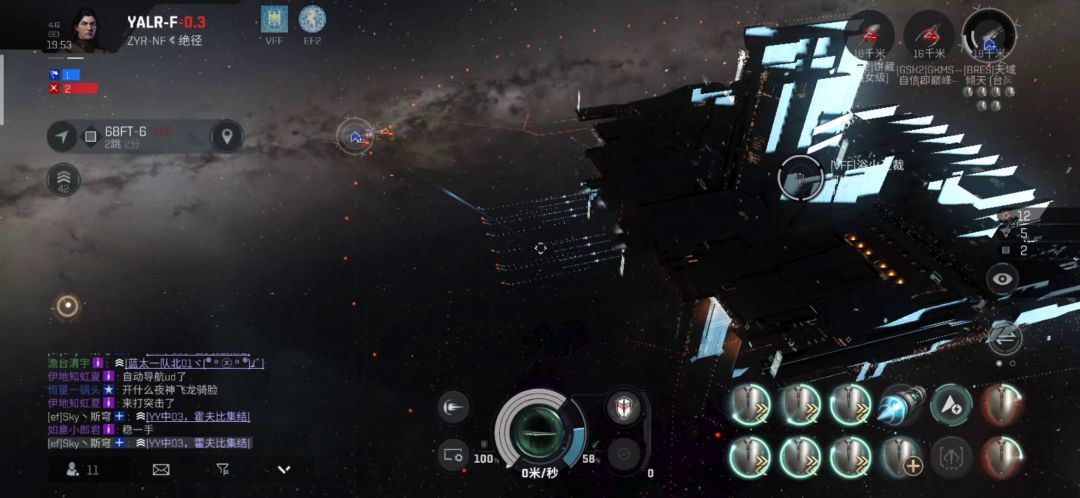Open the mail envelope icon
Image resolution: width=1080 pixels, height=498 pixels.
tap(160, 468)
